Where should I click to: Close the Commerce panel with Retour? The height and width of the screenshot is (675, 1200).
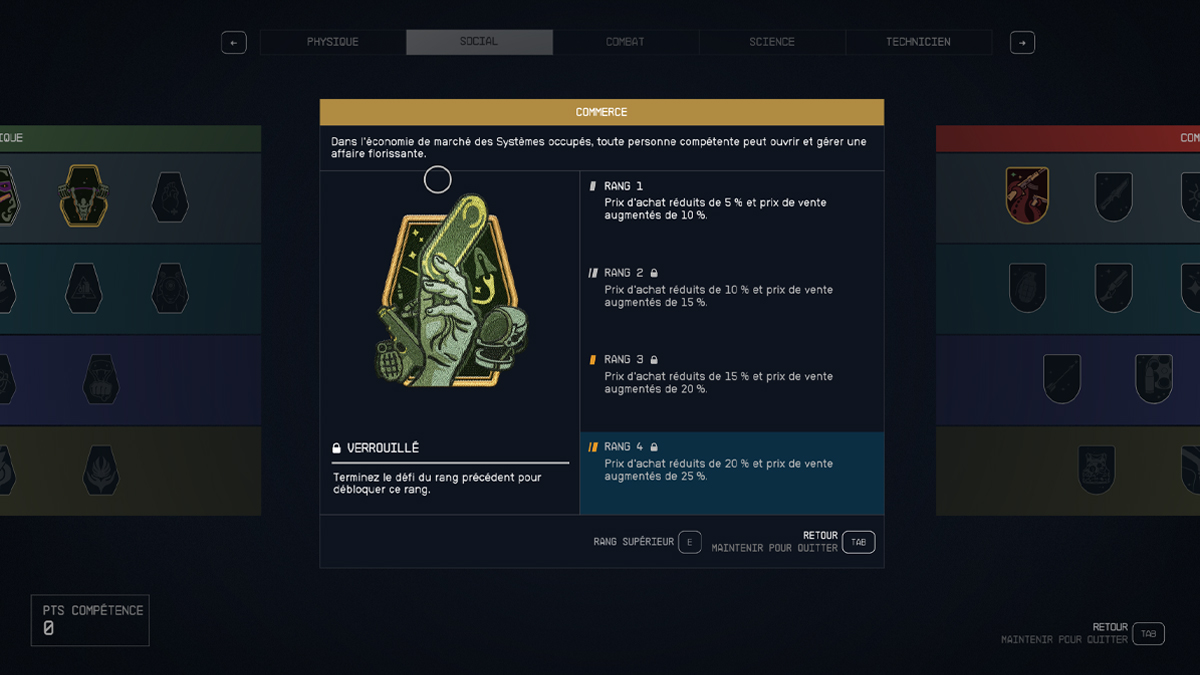click(858, 542)
